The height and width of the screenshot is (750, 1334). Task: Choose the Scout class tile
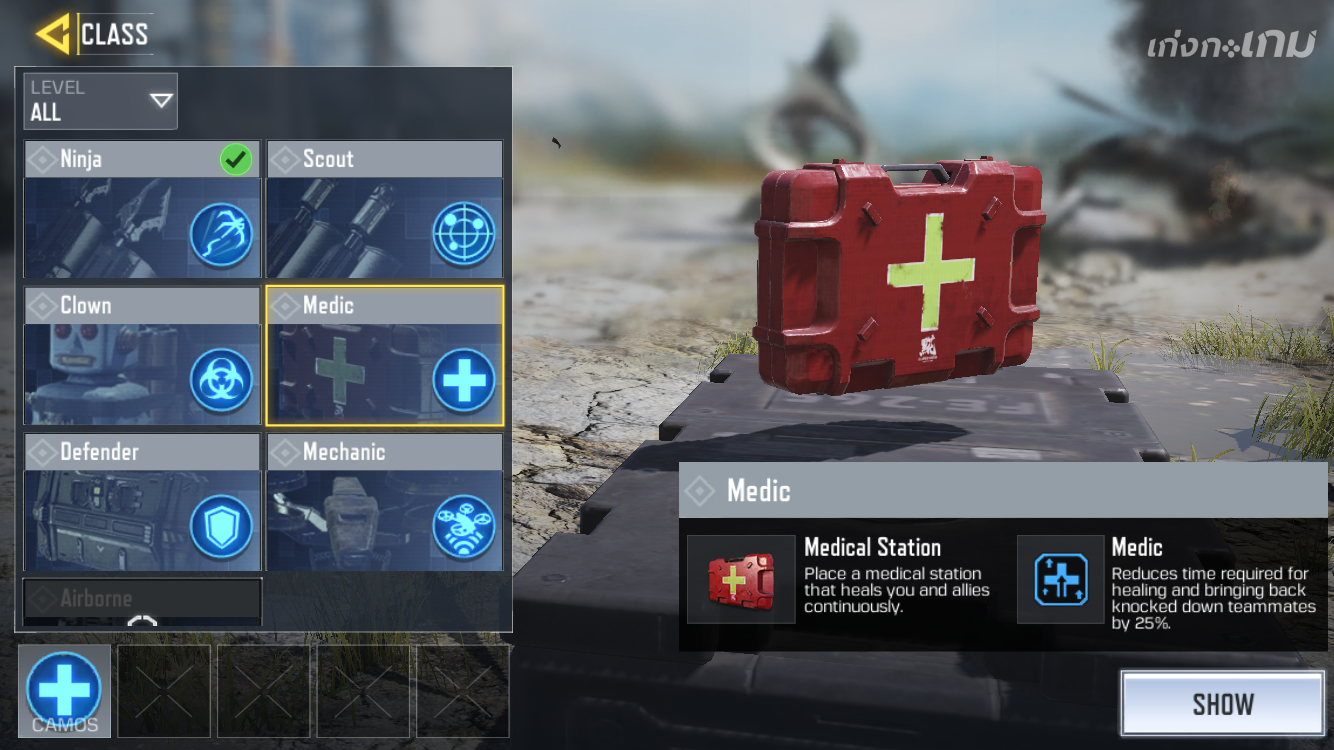[384, 209]
